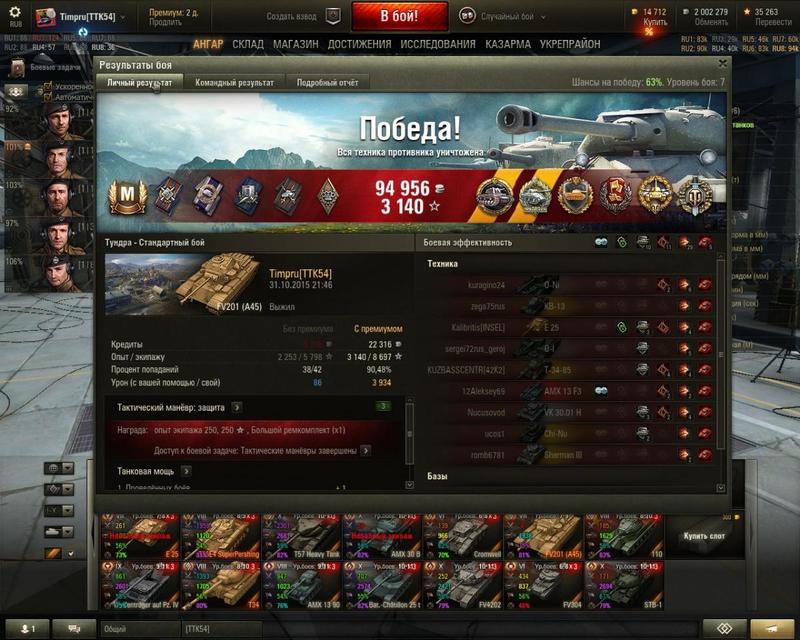This screenshot has height=640, width=800.
Task: Buy gold with the Купить button
Action: 655,22
